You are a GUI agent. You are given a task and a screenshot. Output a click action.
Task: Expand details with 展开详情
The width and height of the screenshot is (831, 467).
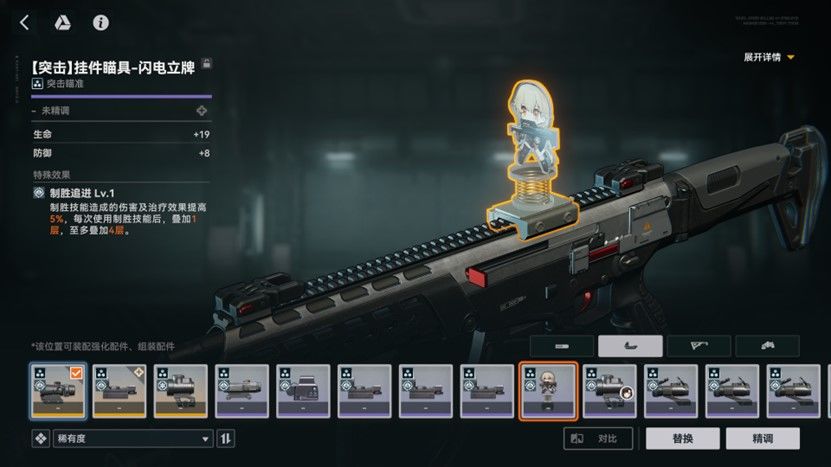769,57
